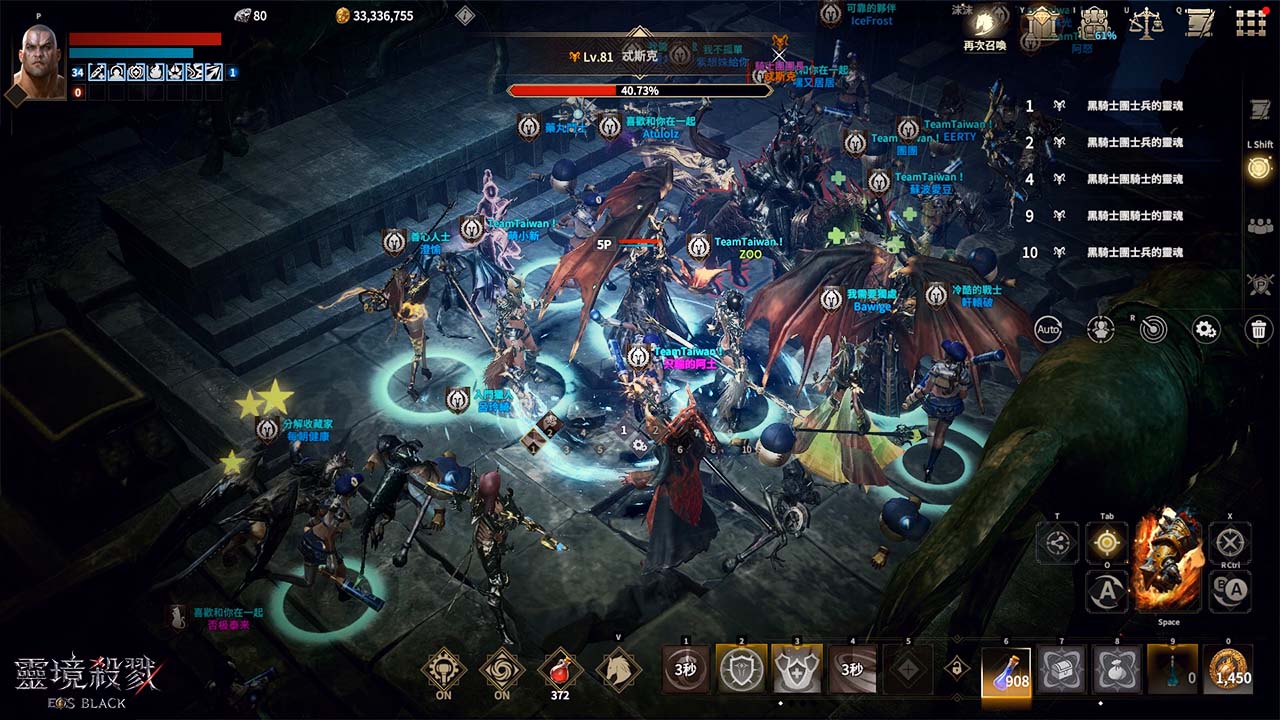
Task: Open the gear settings button
Action: pos(1206,329)
